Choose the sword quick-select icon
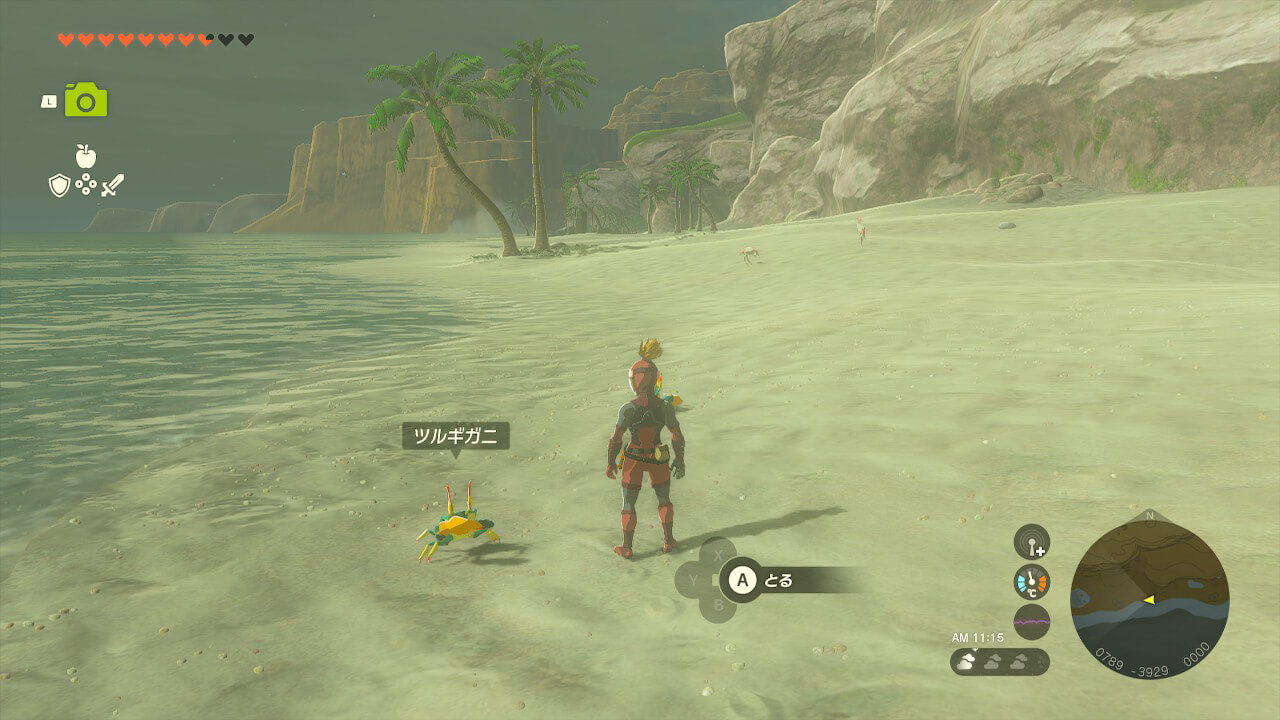This screenshot has width=1280, height=720. click(x=112, y=185)
